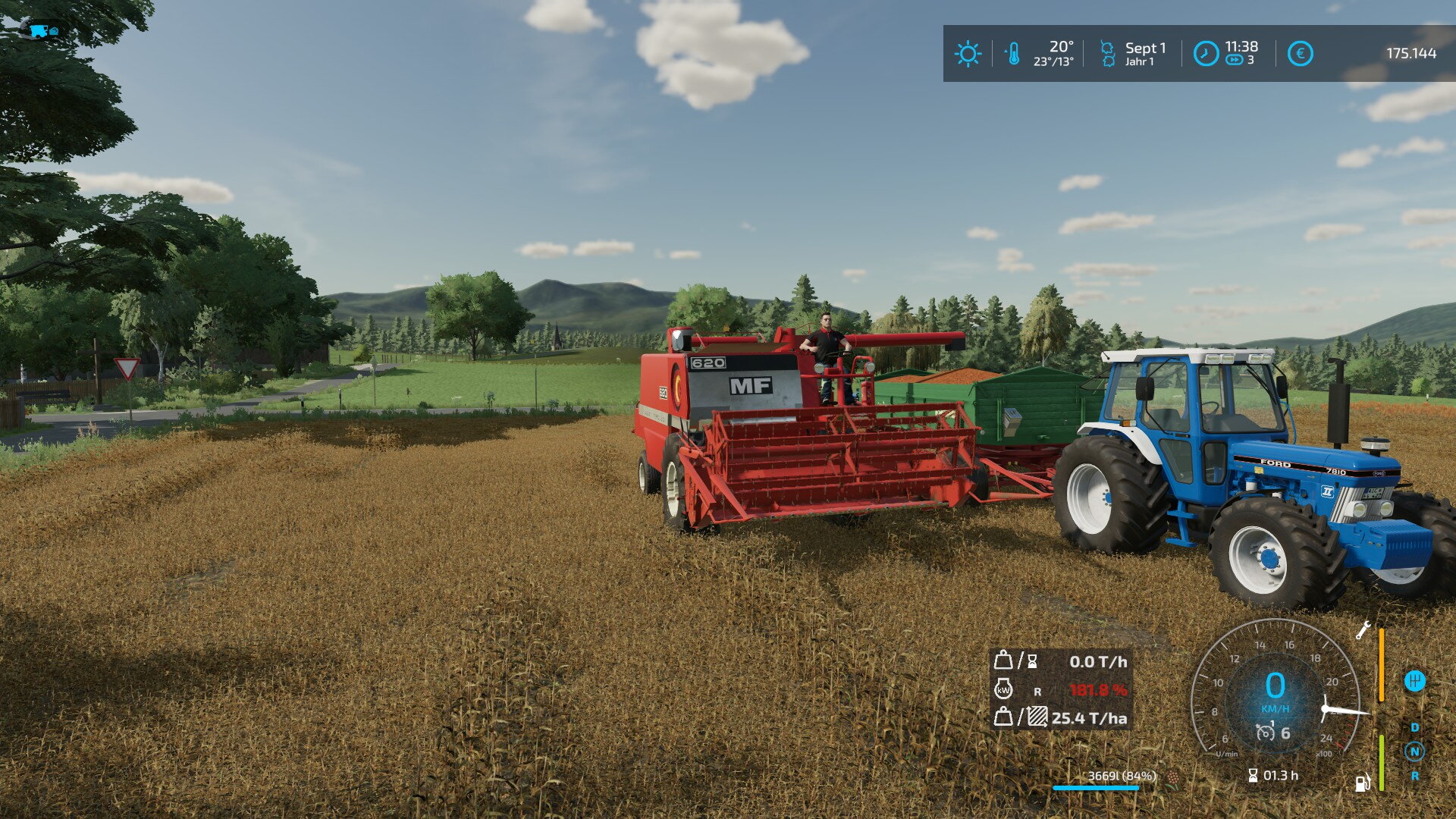This screenshot has width=1456, height=819.
Task: Select the blue R reverse indicator
Action: pyautogui.click(x=1414, y=776)
